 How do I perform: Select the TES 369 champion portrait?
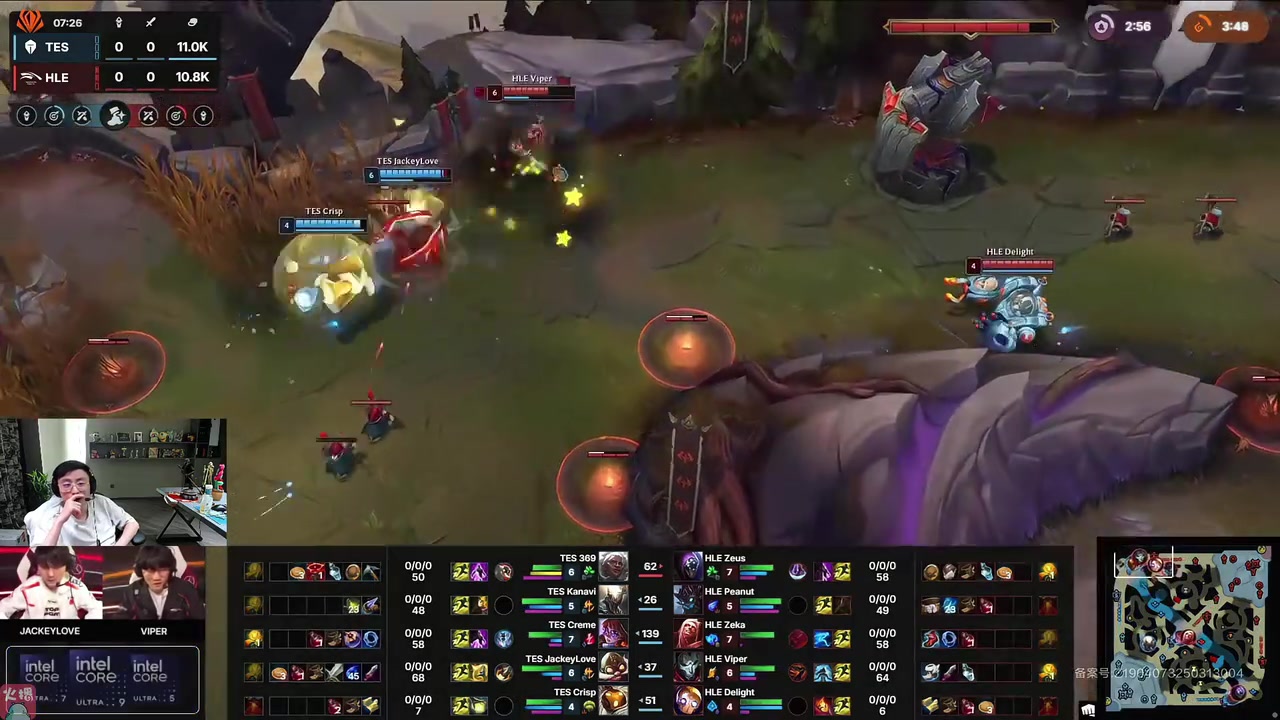pyautogui.click(x=613, y=567)
